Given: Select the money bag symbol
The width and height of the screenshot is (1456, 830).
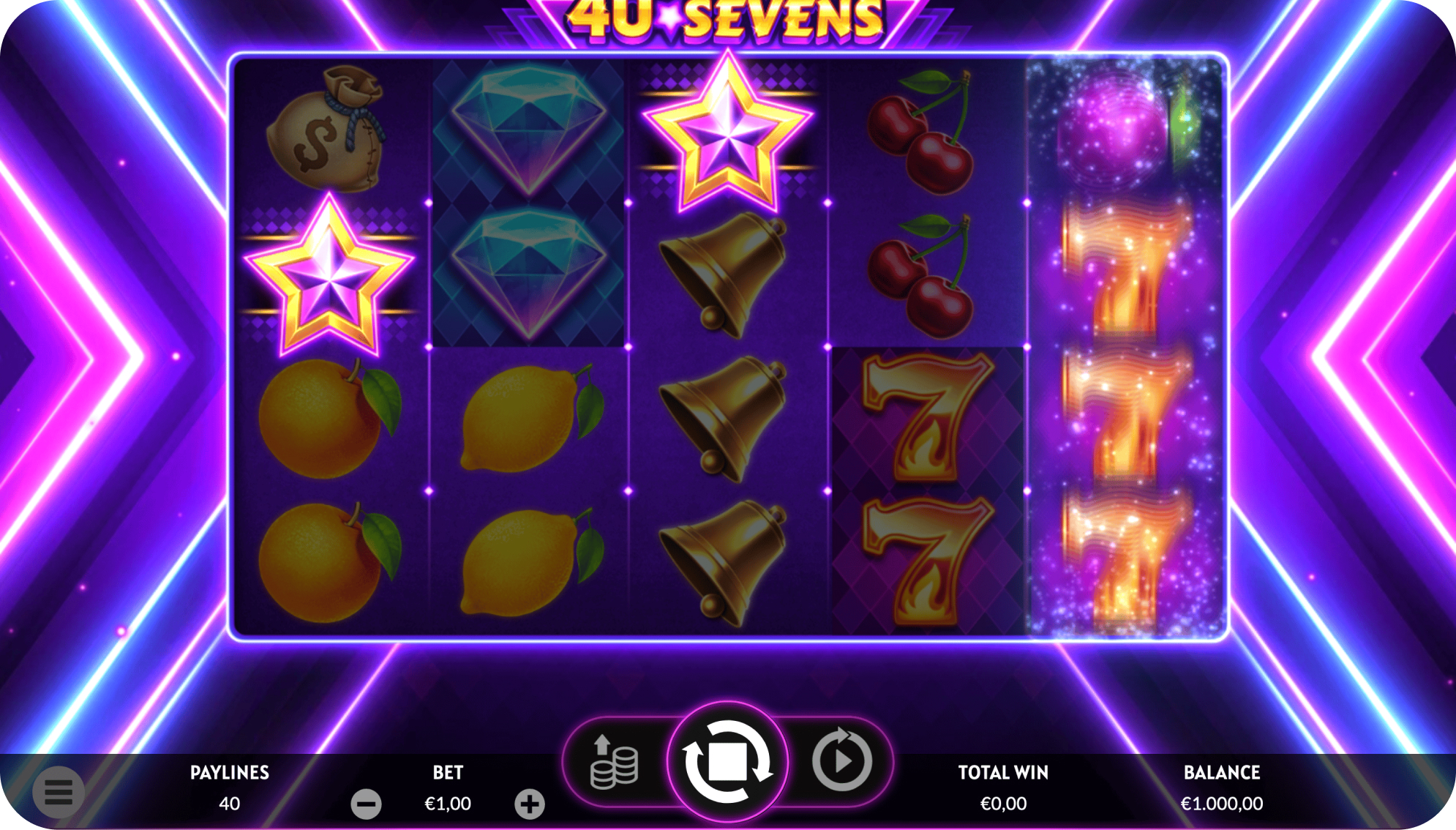Looking at the screenshot, I should point(331,132).
